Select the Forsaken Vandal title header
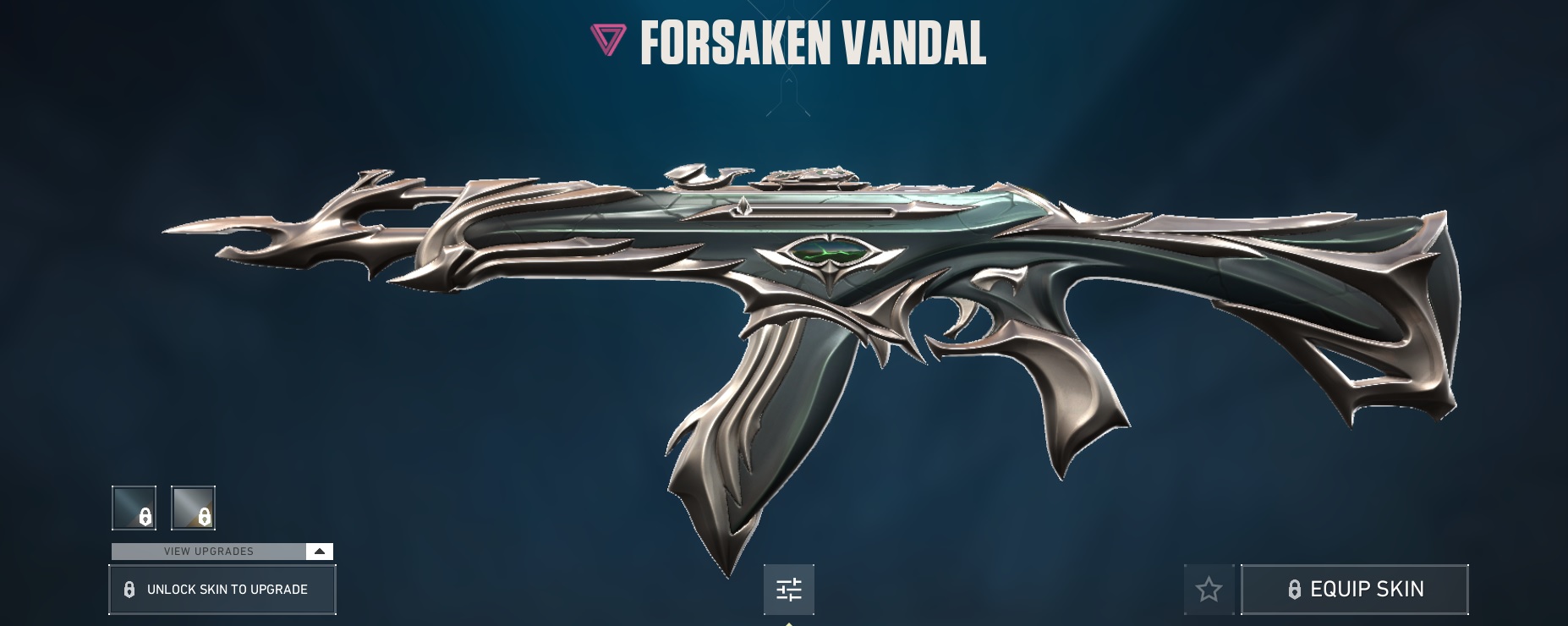1568x626 pixels. (812, 39)
